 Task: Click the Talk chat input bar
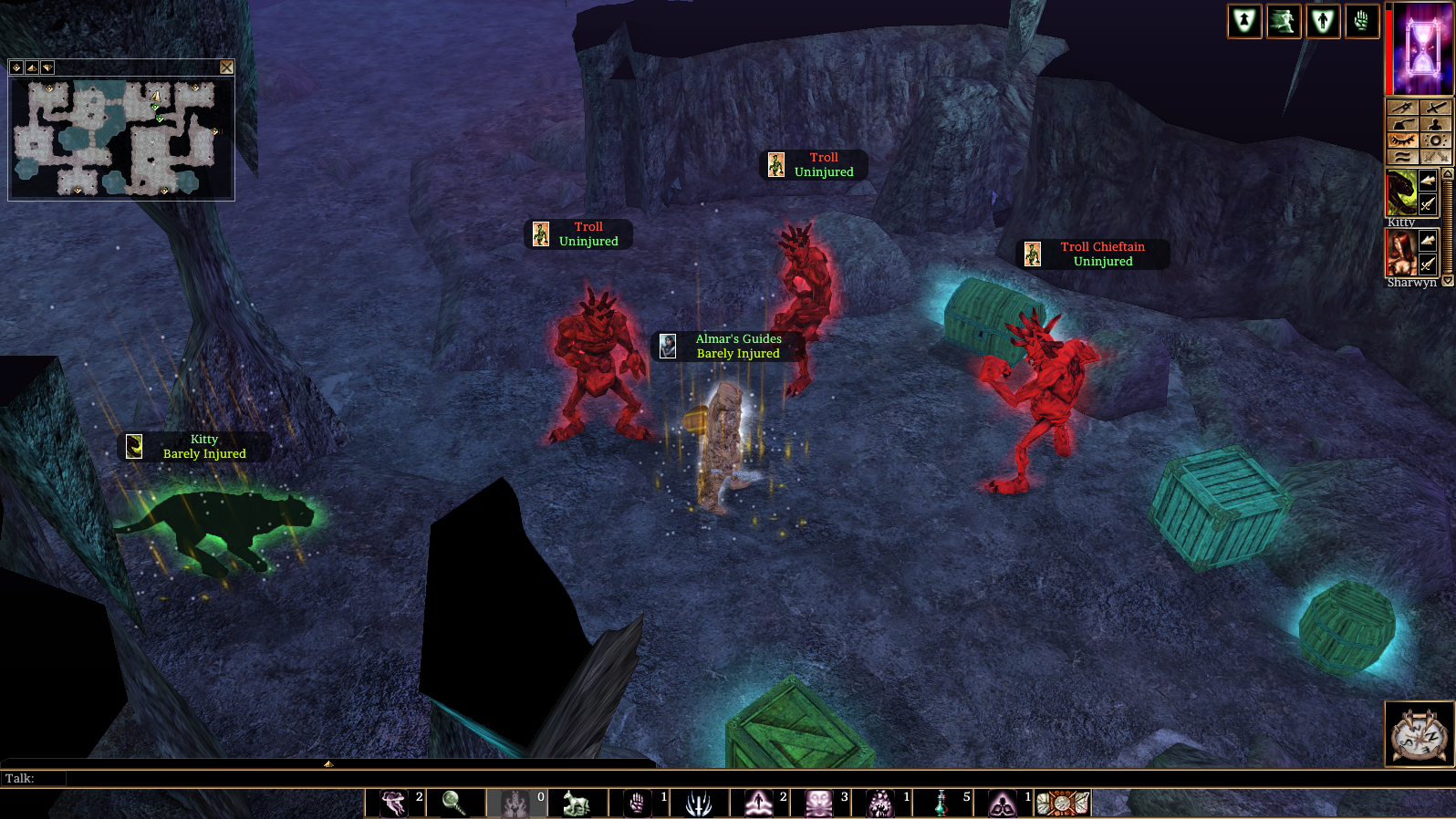(x=365, y=778)
